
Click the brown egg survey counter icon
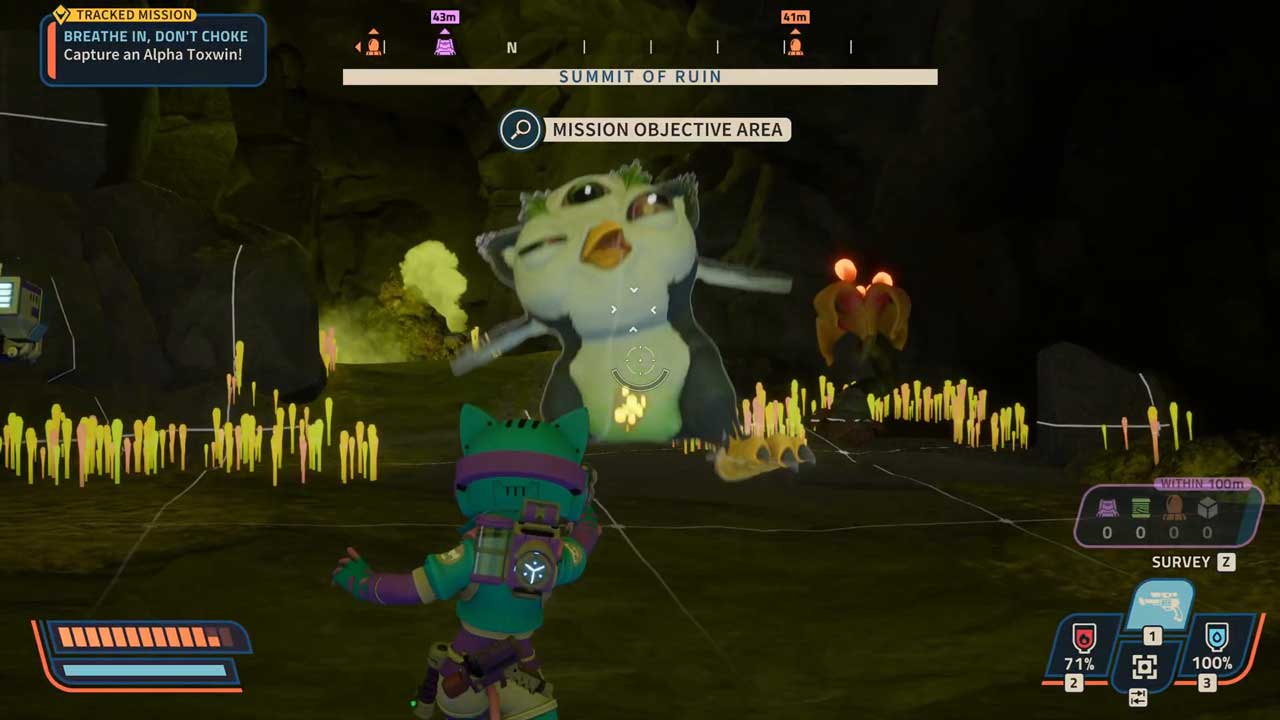pyautogui.click(x=1174, y=508)
